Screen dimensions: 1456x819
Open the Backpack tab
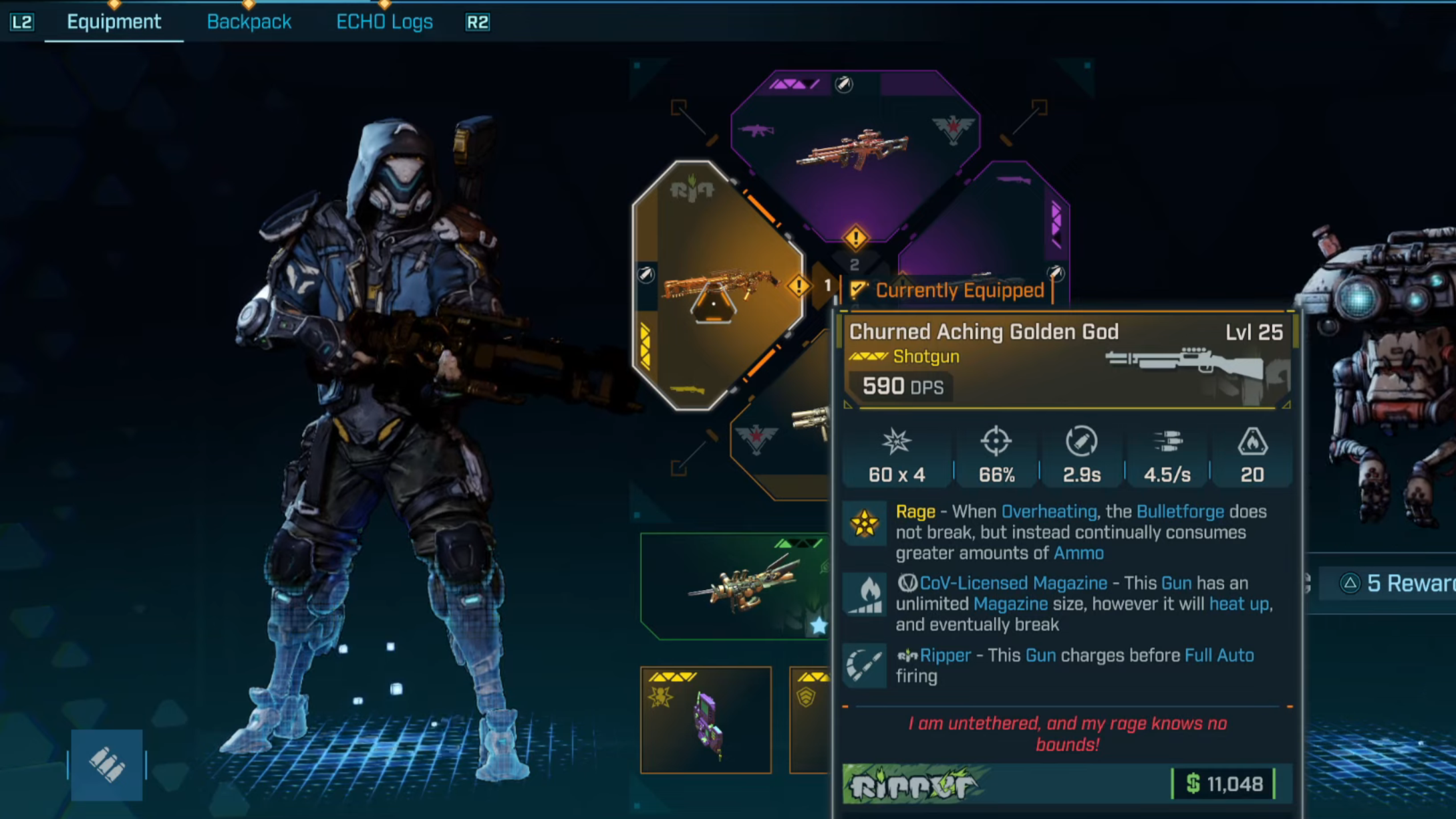(249, 22)
